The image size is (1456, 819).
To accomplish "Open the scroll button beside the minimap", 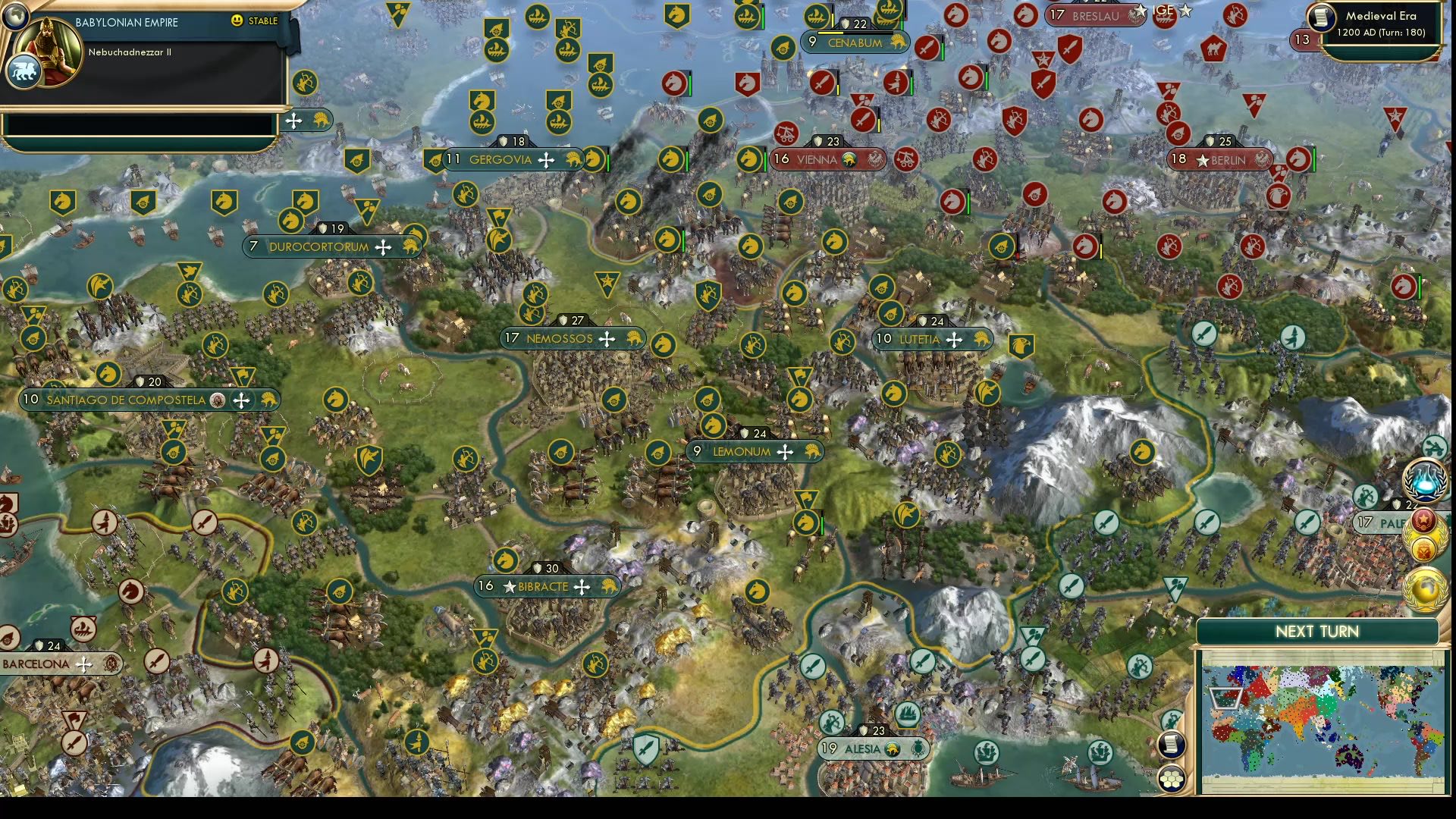I will point(1172,744).
